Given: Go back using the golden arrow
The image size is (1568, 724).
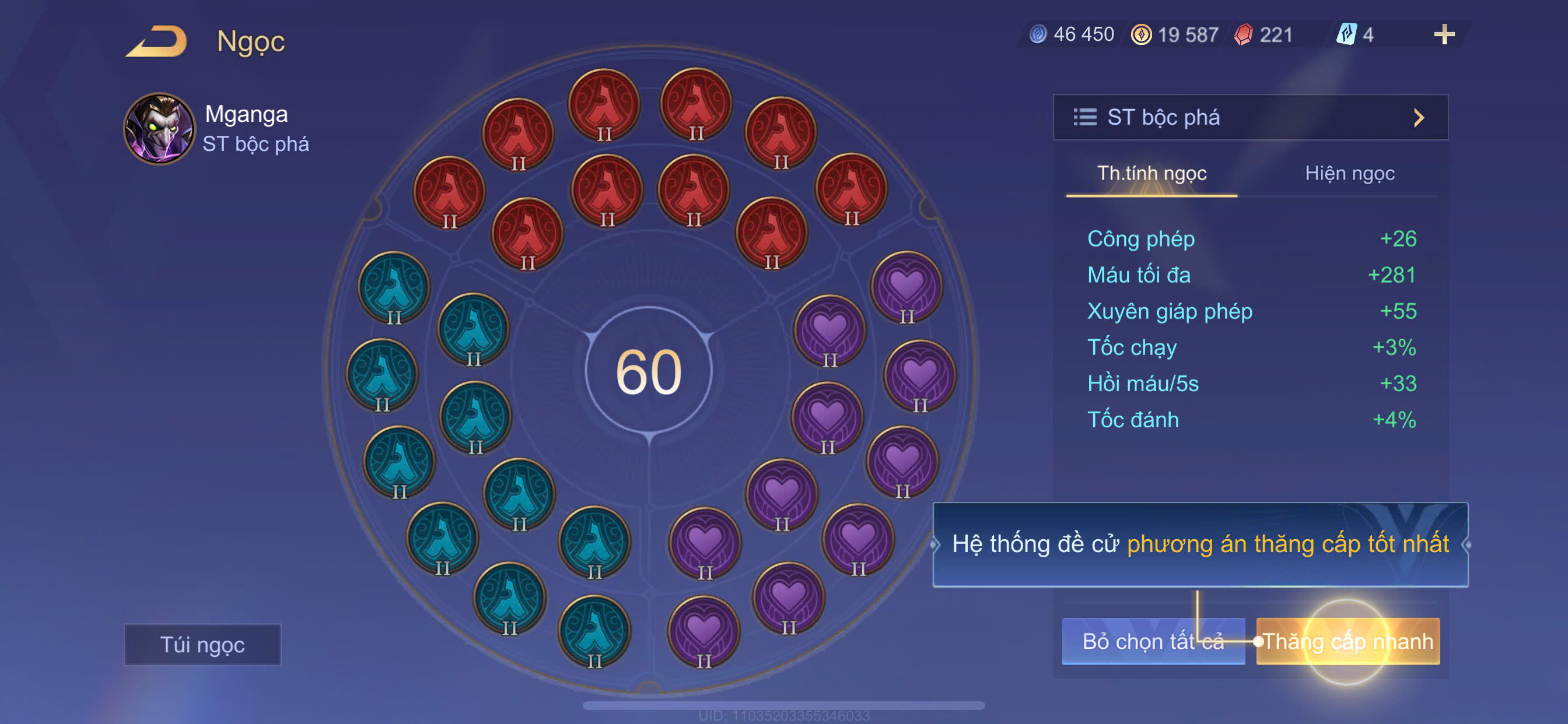Looking at the screenshot, I should click(156, 41).
